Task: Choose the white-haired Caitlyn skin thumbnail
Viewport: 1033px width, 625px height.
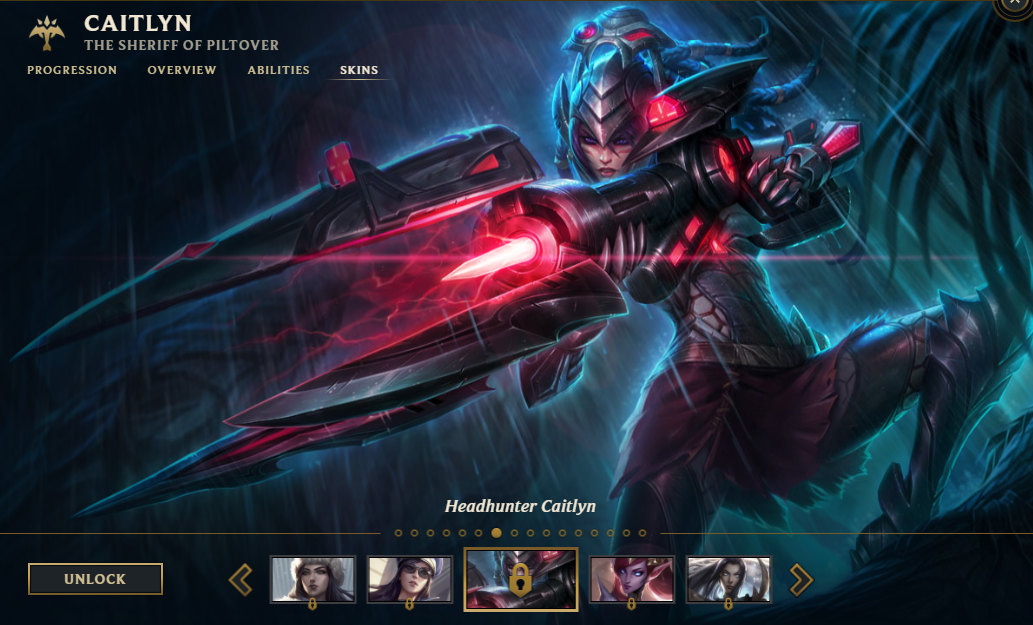Action: (729, 579)
